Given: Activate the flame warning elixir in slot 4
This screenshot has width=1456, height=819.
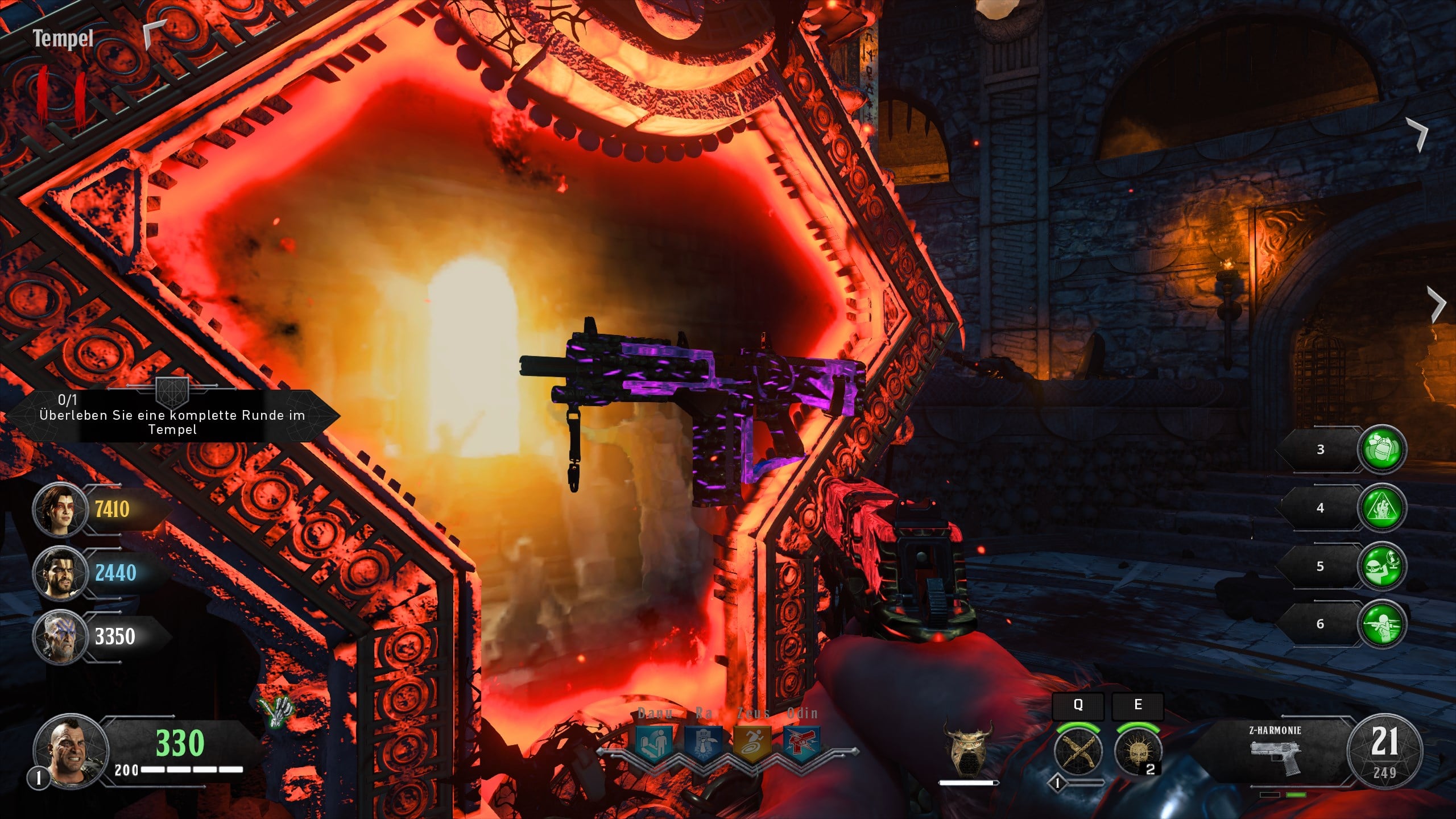Looking at the screenshot, I should click(1381, 508).
